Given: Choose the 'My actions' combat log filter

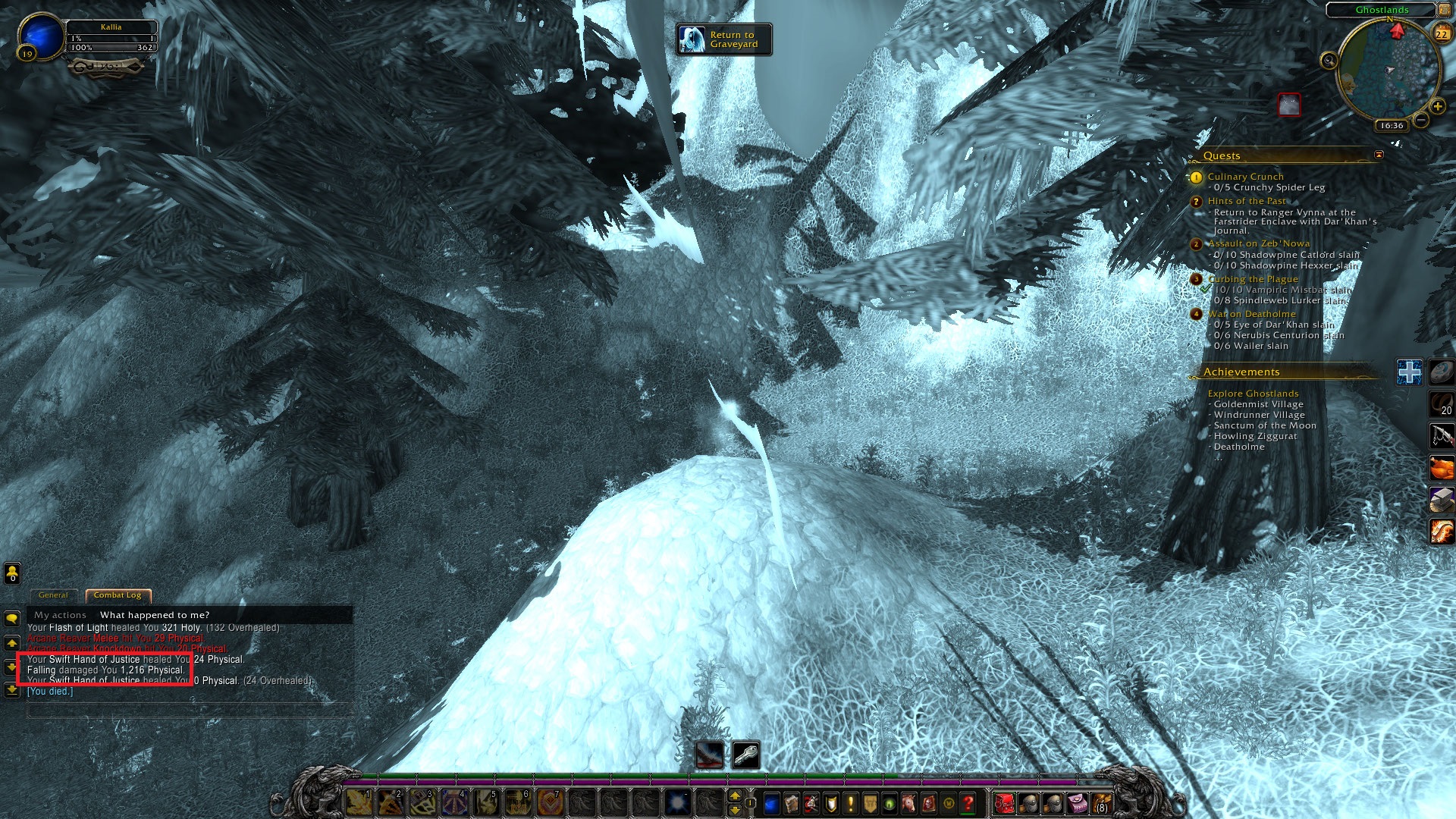Looking at the screenshot, I should tap(60, 615).
